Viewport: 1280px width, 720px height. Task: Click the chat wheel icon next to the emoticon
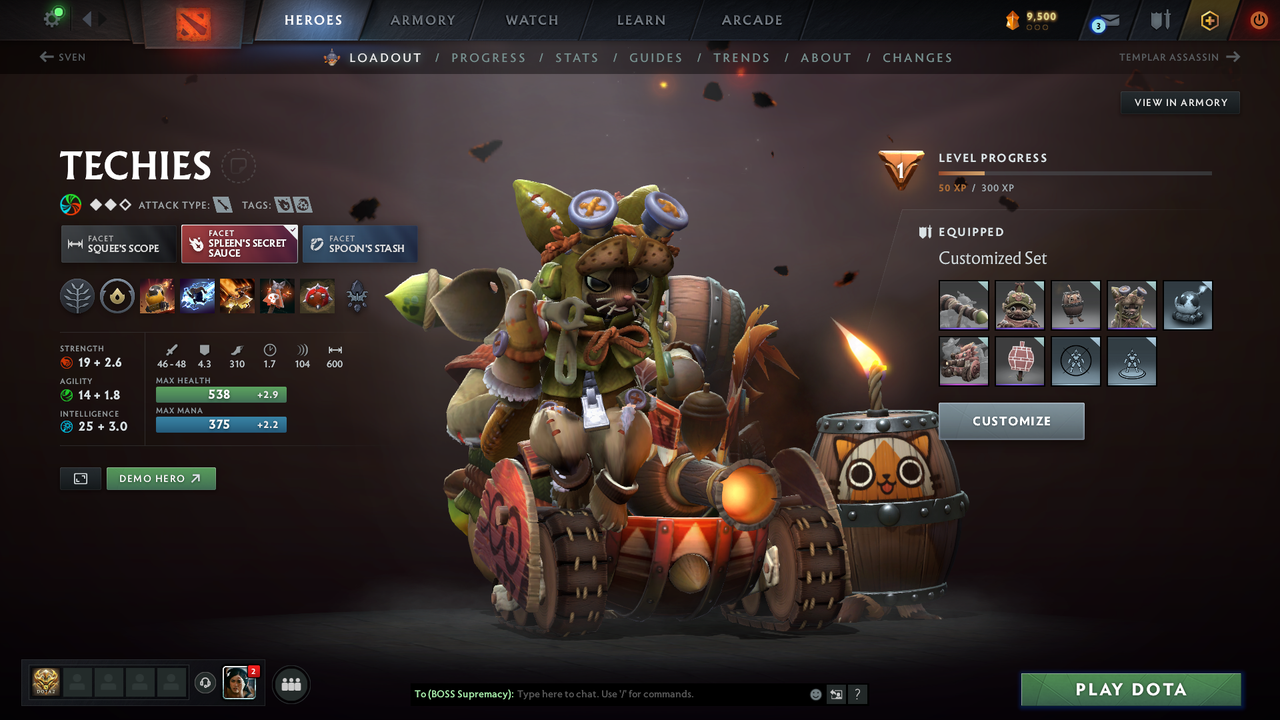pyautogui.click(x=836, y=693)
